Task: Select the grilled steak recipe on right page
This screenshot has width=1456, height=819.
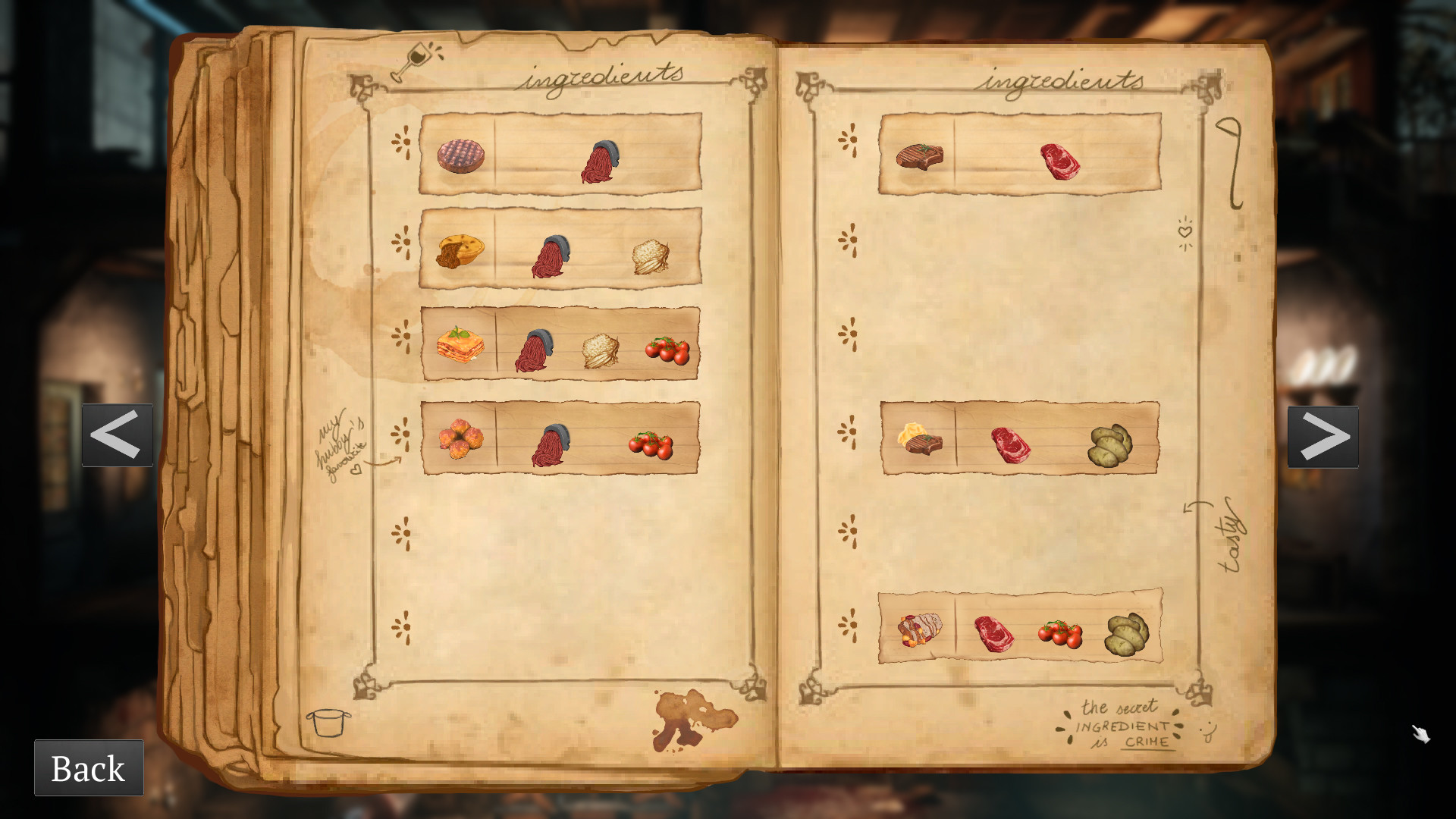Action: [x=920, y=155]
